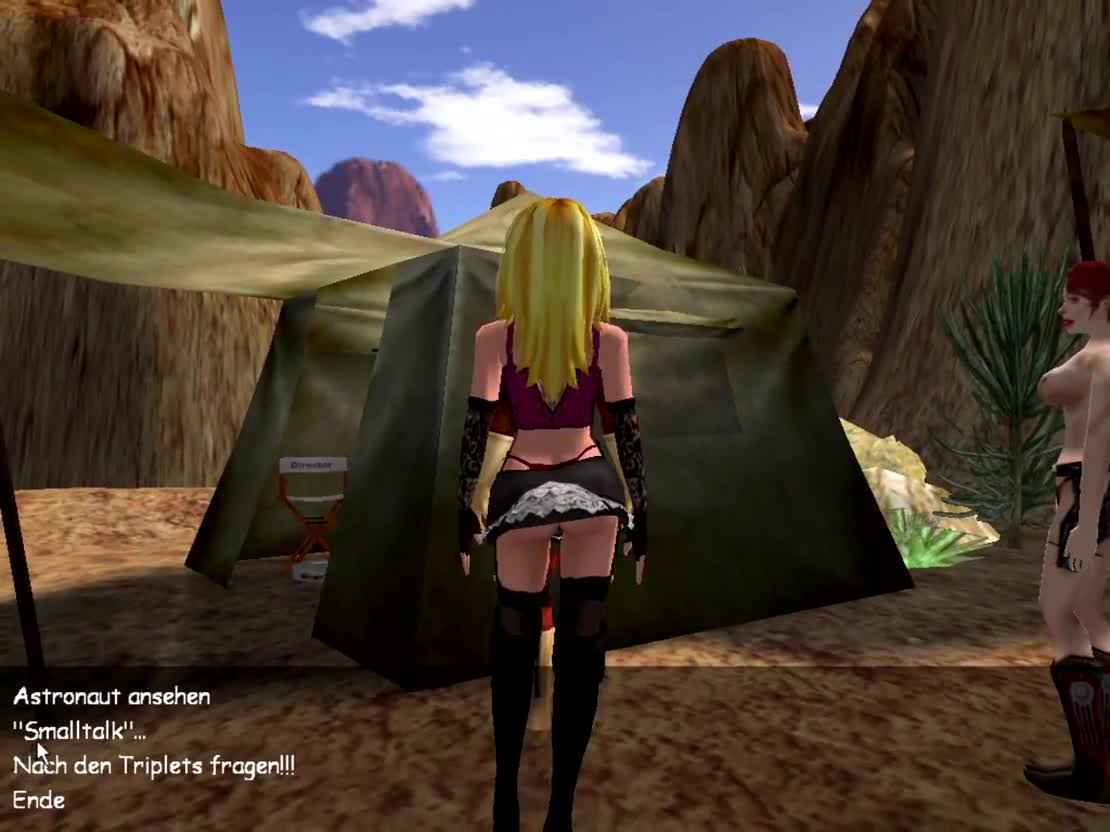1110x832 pixels.
Task: End the conversation with "Ende"
Action: click(x=39, y=800)
